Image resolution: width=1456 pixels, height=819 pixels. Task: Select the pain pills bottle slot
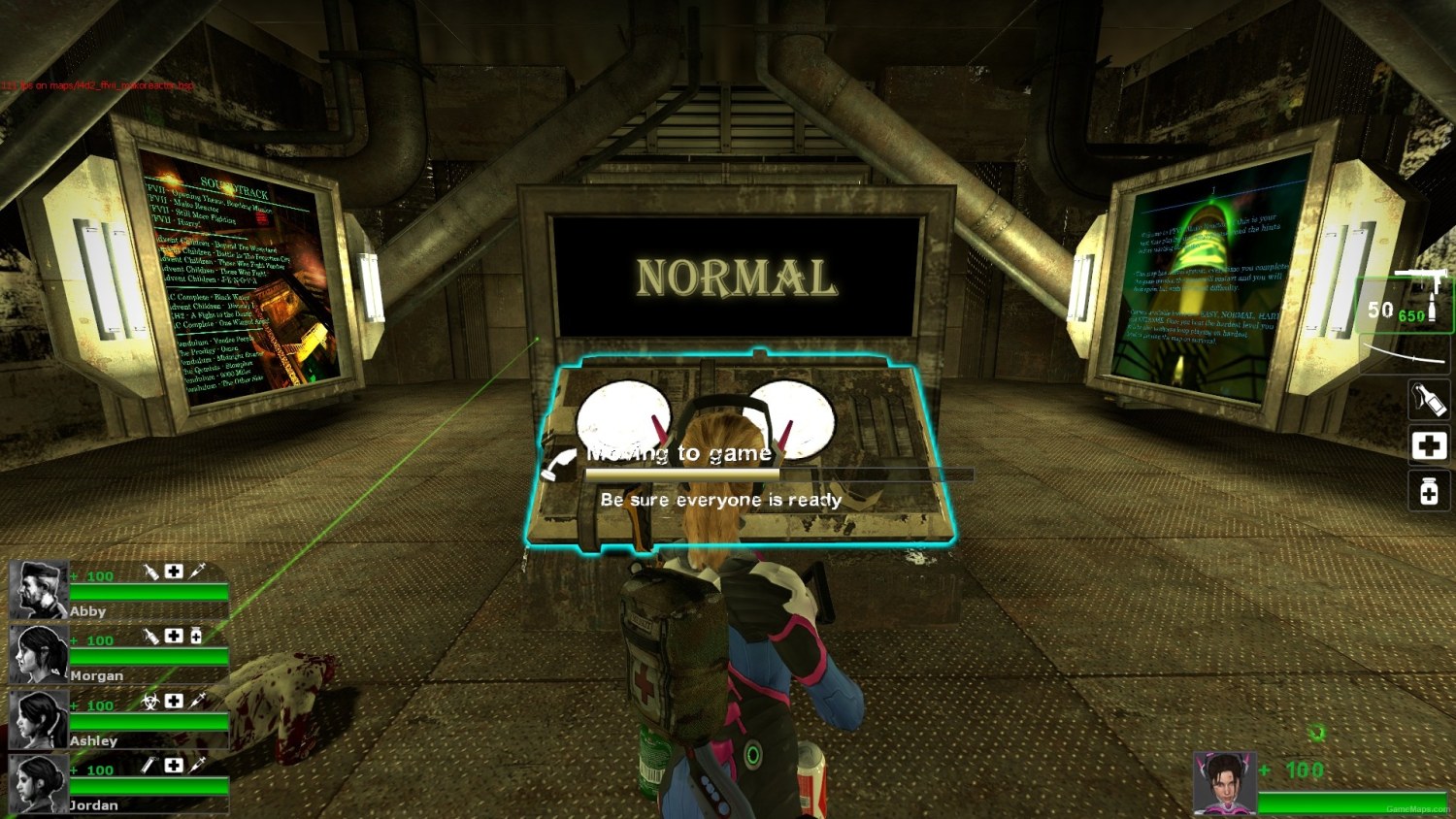click(x=1428, y=491)
